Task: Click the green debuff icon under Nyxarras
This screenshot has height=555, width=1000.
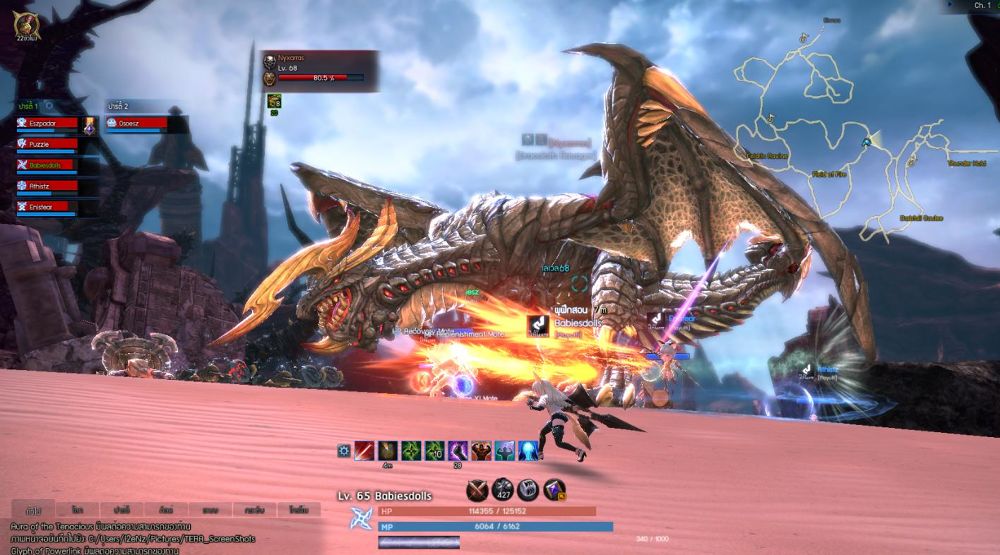Action: tap(273, 100)
